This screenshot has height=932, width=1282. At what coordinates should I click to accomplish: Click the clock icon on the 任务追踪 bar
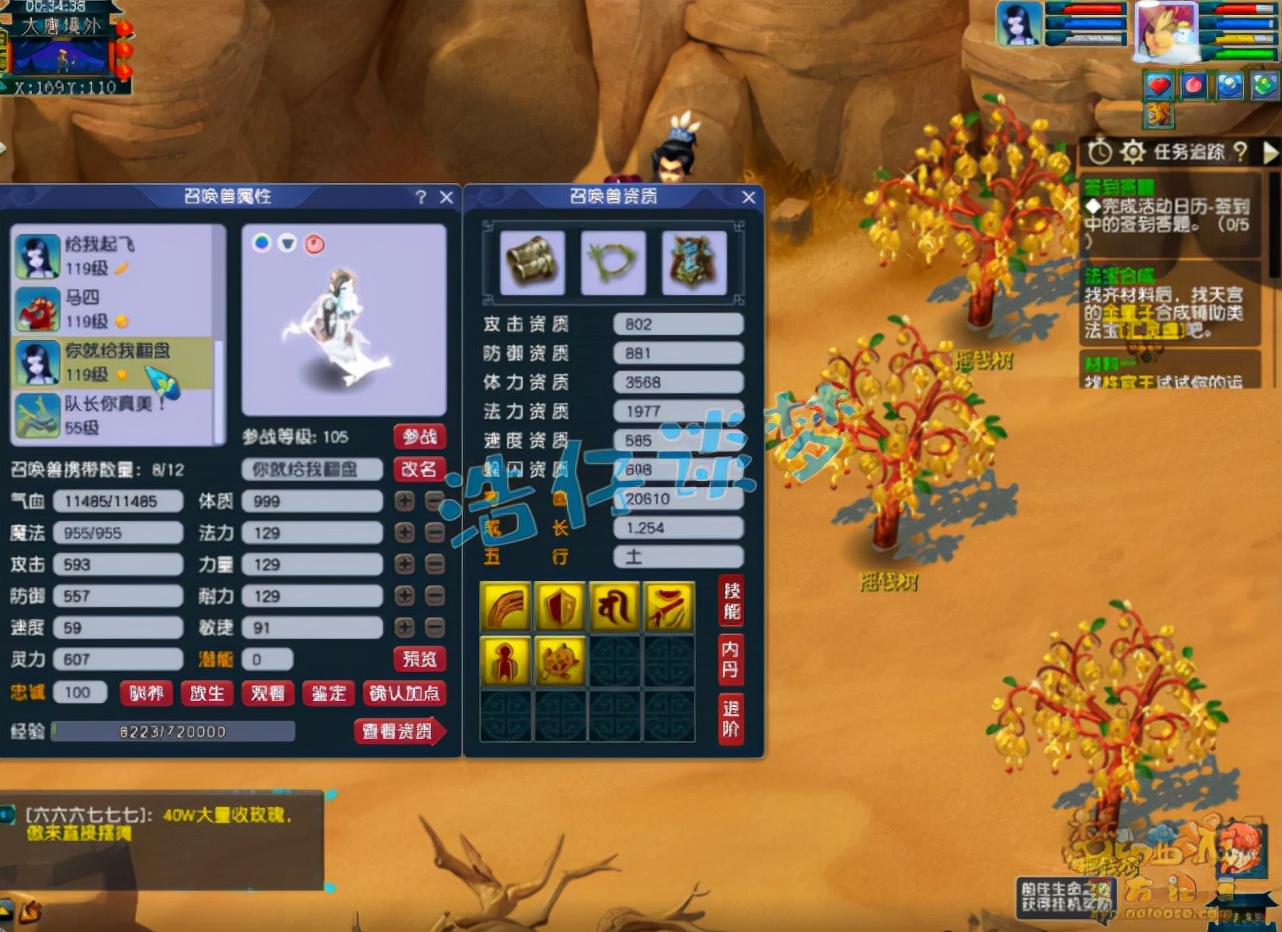pos(1100,150)
